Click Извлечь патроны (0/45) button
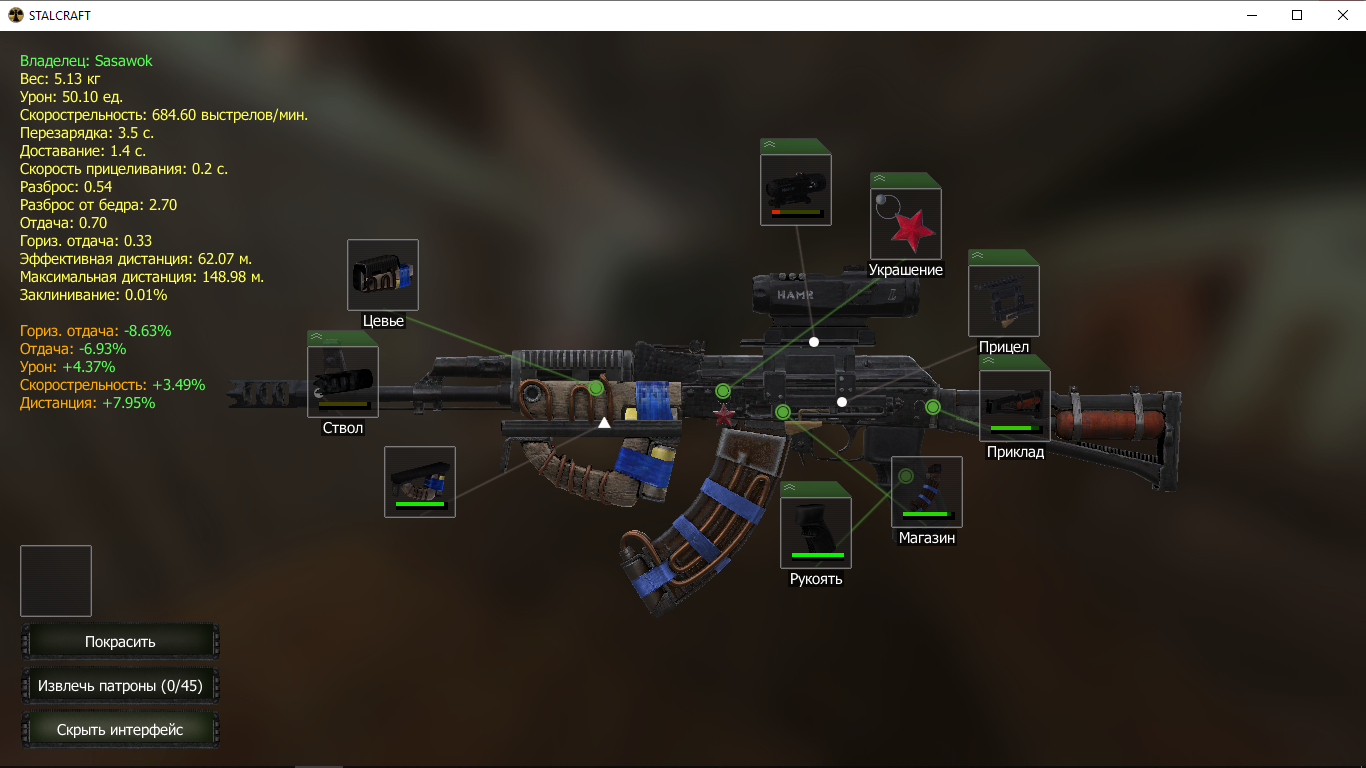 120,686
